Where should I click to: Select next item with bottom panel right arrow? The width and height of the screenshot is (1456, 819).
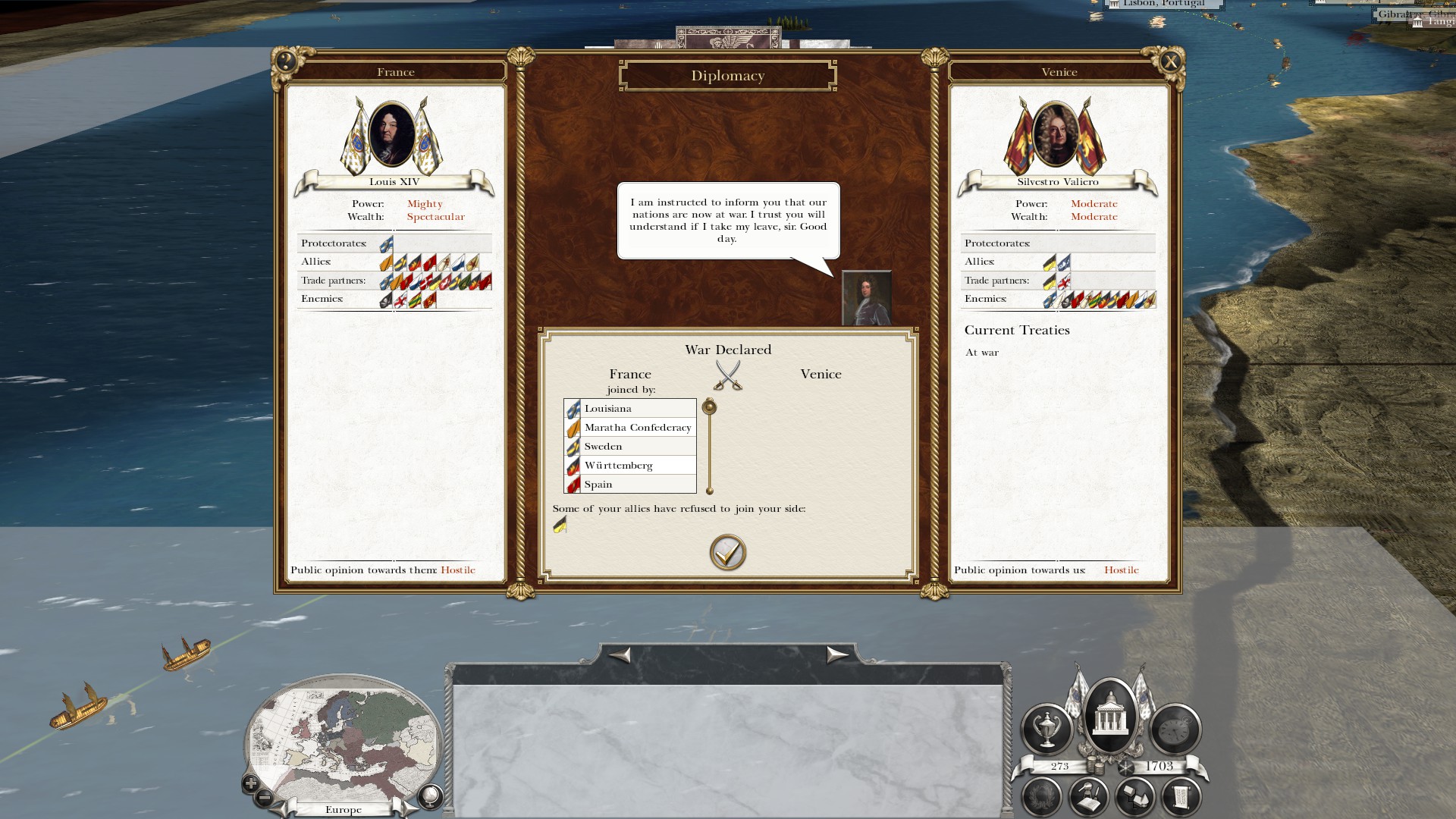(836, 654)
